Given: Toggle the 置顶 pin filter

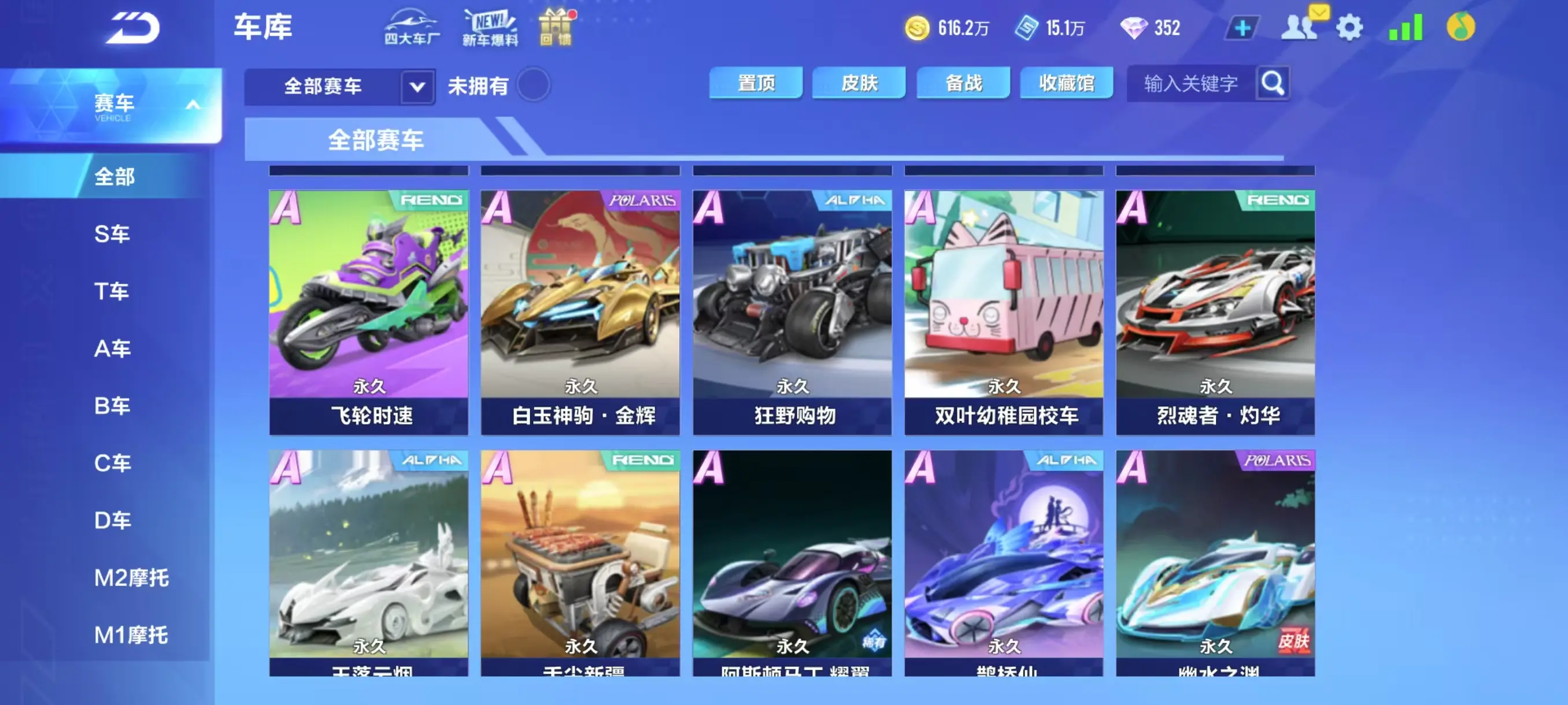Looking at the screenshot, I should [x=755, y=83].
